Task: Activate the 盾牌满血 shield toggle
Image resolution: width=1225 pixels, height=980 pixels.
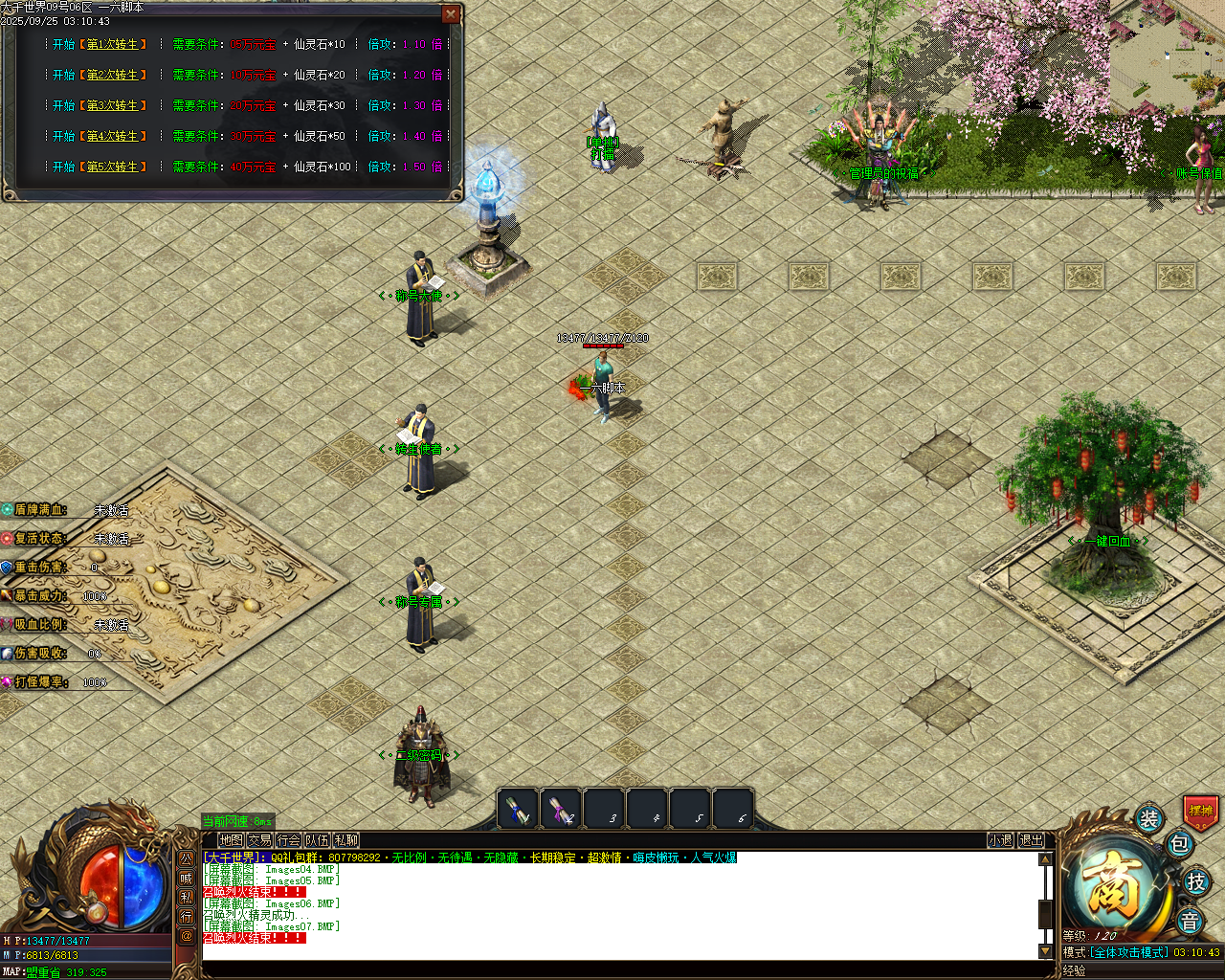Action: click(x=40, y=510)
